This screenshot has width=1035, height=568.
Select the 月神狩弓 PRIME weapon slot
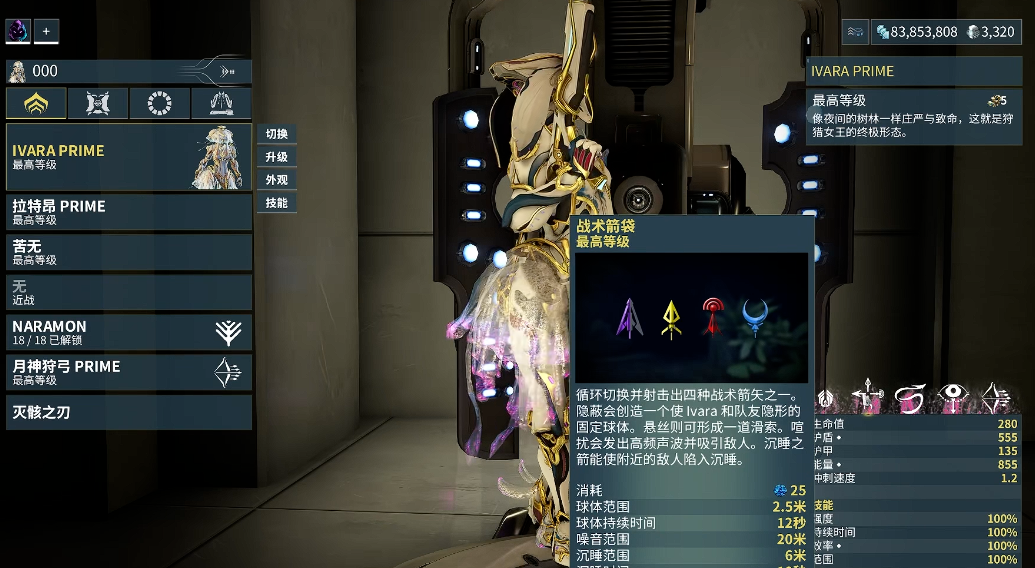(x=128, y=372)
